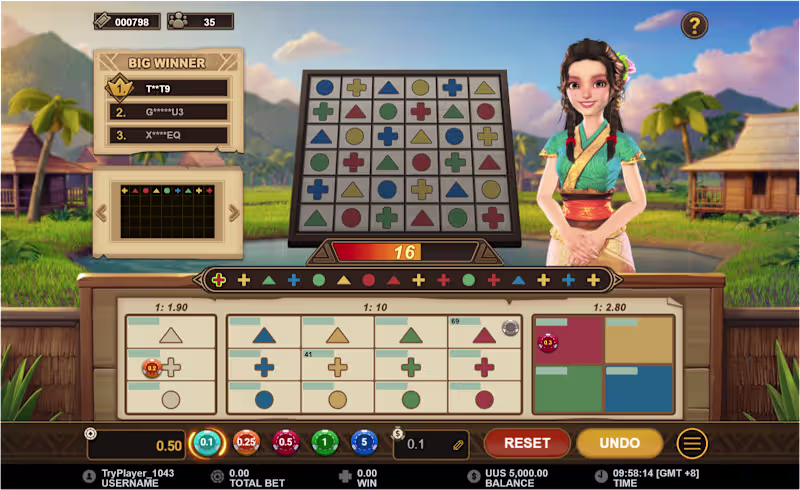The height and width of the screenshot is (490, 800).
Task: Click the RESET button
Action: pyautogui.click(x=527, y=443)
